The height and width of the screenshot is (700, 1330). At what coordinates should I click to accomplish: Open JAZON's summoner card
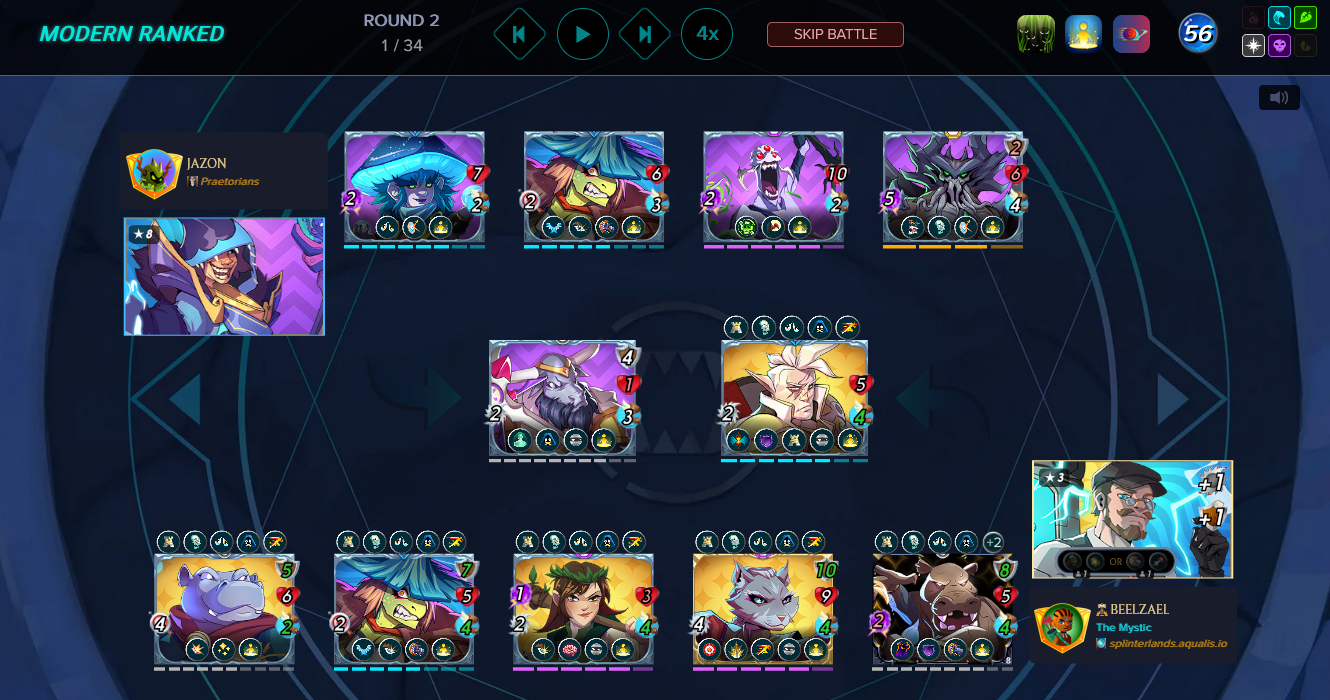tap(224, 277)
